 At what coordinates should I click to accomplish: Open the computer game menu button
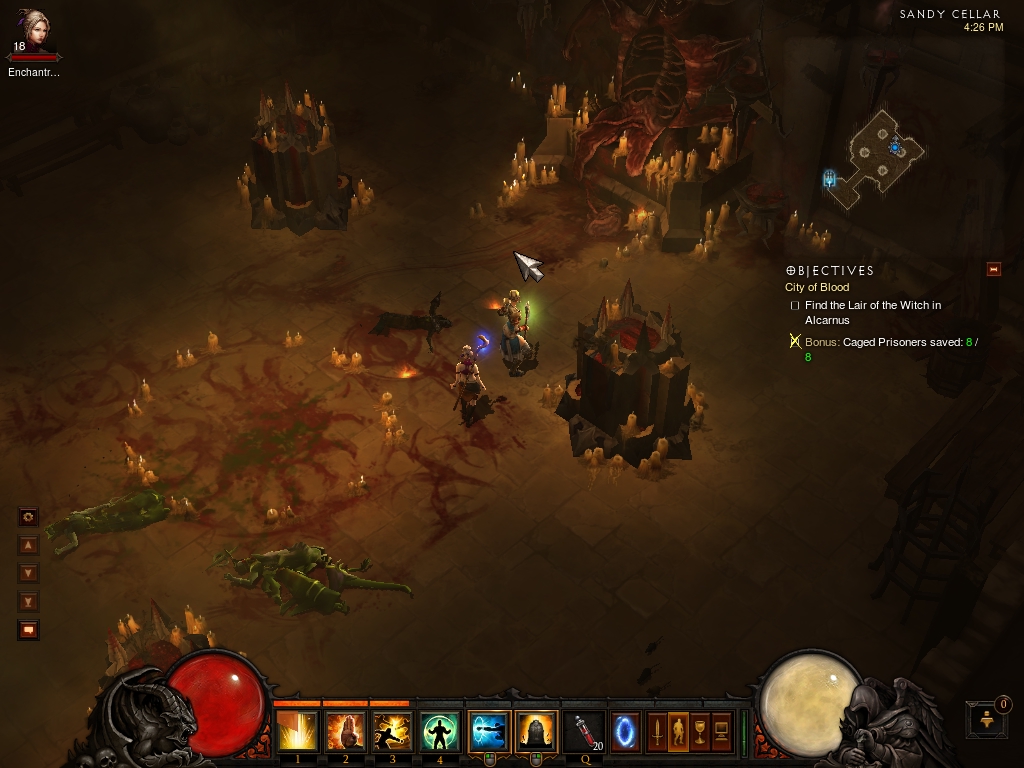[721, 732]
